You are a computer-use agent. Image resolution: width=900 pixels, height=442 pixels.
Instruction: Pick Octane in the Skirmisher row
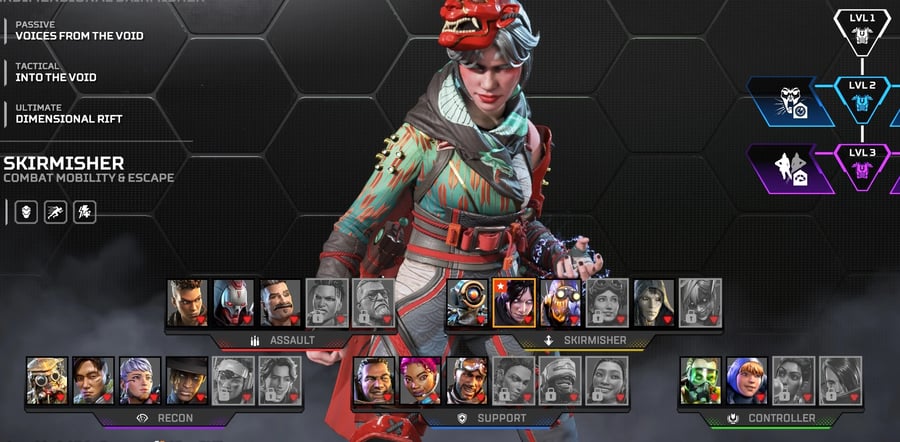coord(560,302)
